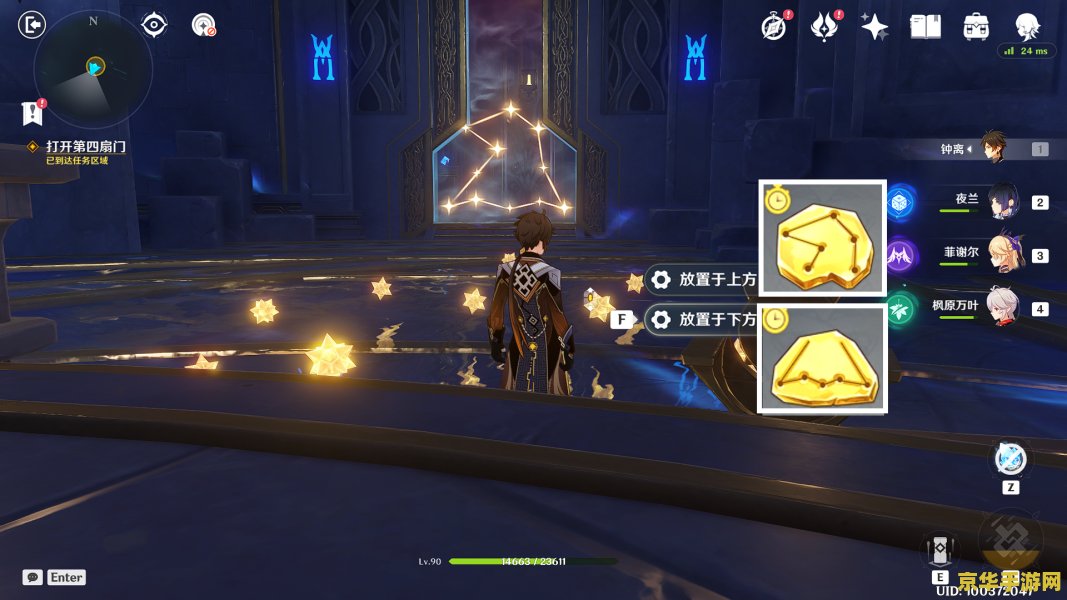The height and width of the screenshot is (600, 1067).
Task: Switch to party member 菲谢尔
Action: click(1002, 254)
